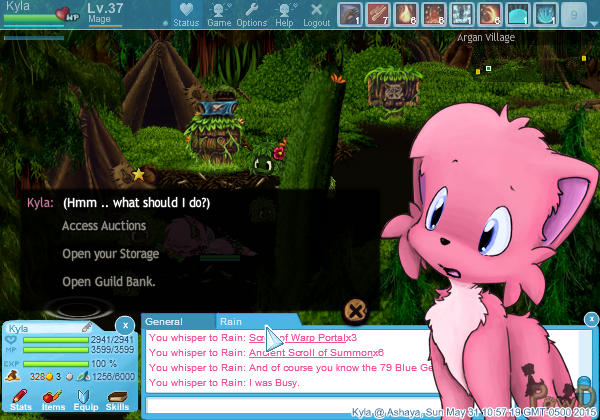Switch to the General chat tab
Screen dimensions: 600x420
(x=164, y=322)
